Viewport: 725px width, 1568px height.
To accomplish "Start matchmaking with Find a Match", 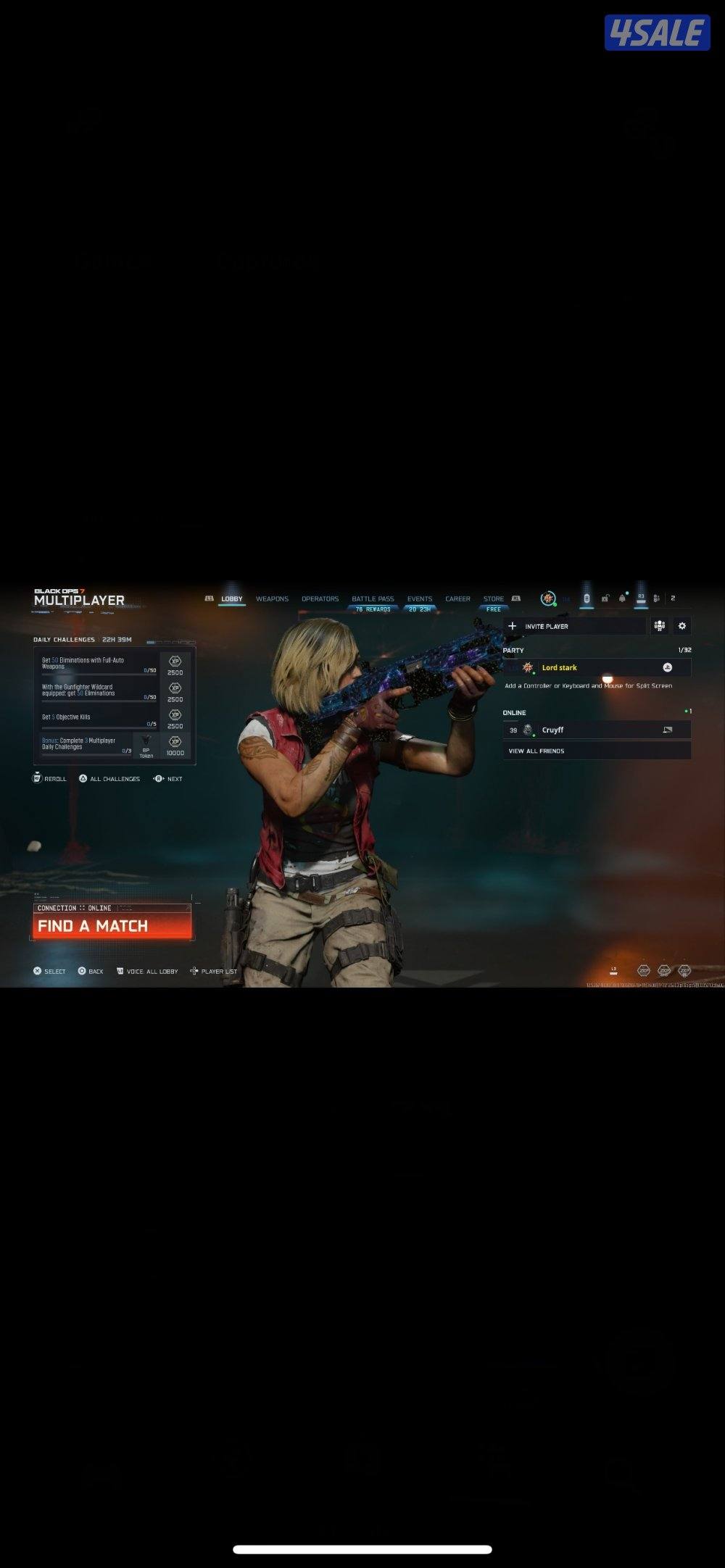I will click(112, 925).
